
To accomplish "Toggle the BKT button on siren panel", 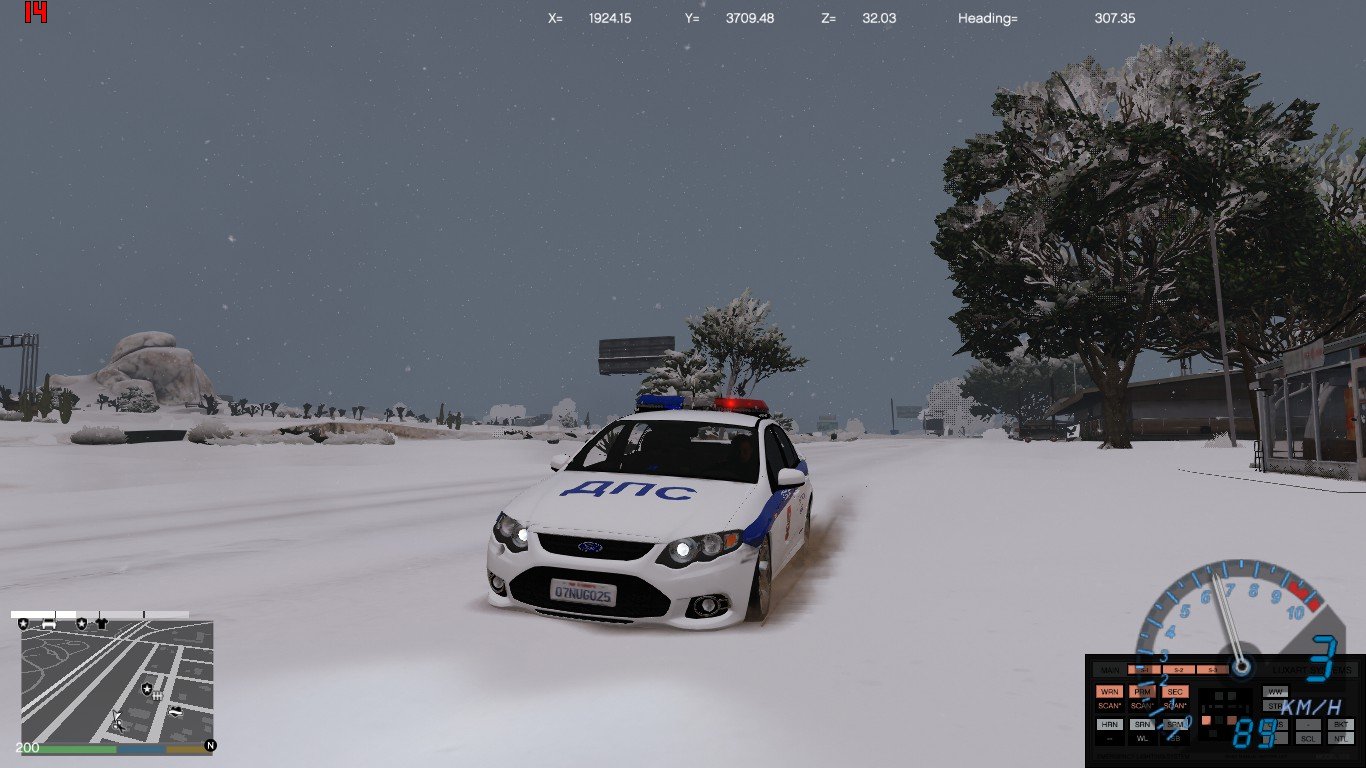I will click(1341, 724).
